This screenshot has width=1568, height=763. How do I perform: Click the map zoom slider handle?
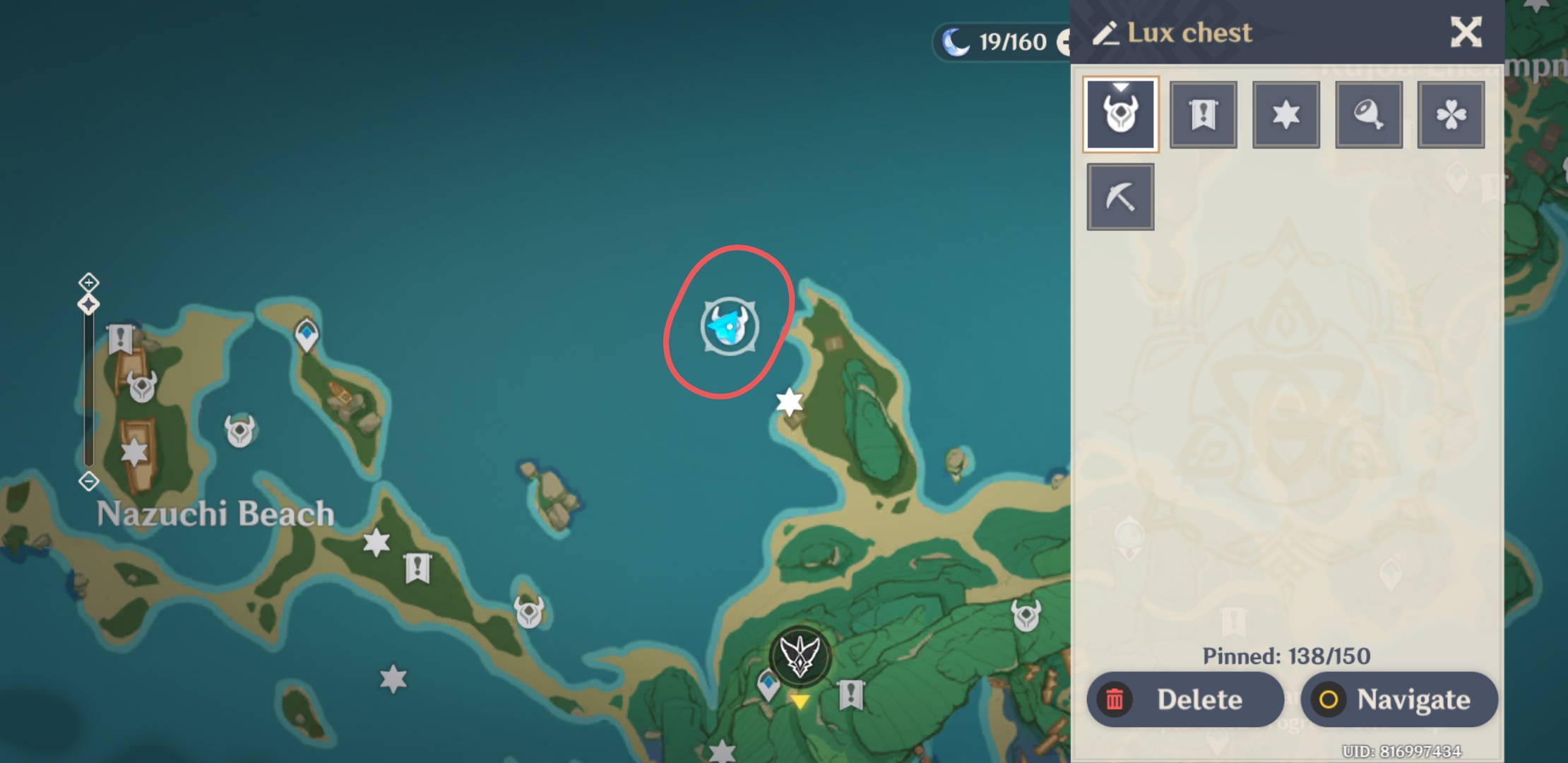(87, 304)
